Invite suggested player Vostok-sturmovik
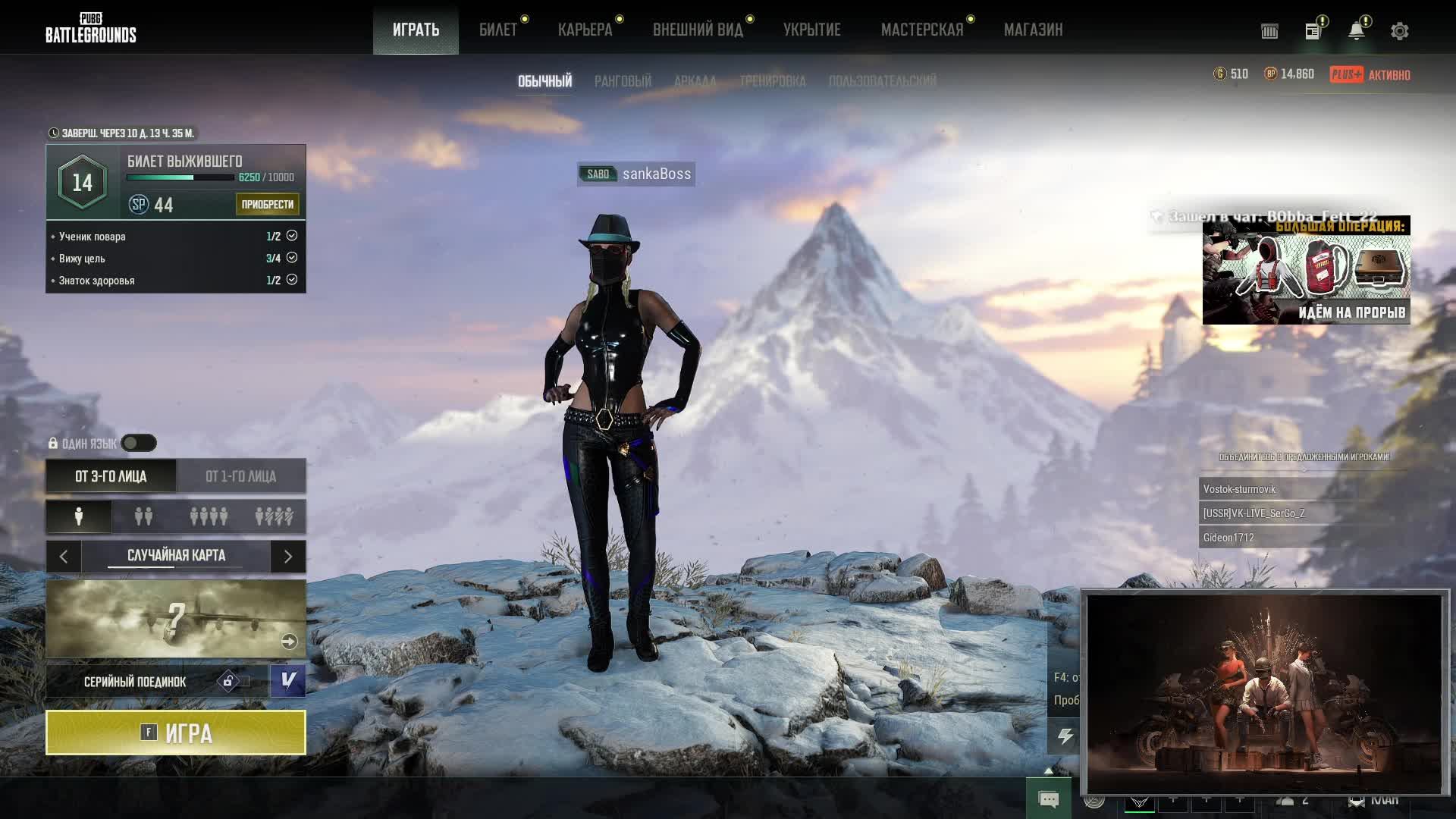Screen dimensions: 1456x819 pos(1259,489)
